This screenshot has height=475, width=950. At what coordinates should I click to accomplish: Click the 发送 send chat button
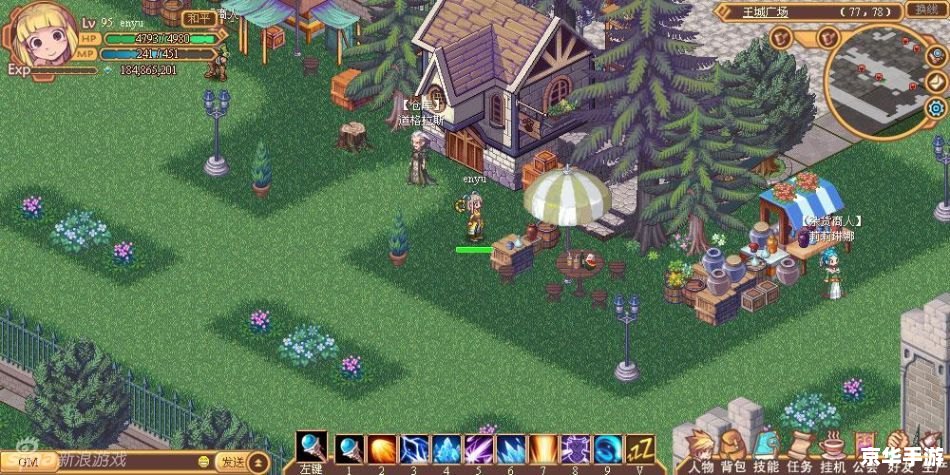233,461
